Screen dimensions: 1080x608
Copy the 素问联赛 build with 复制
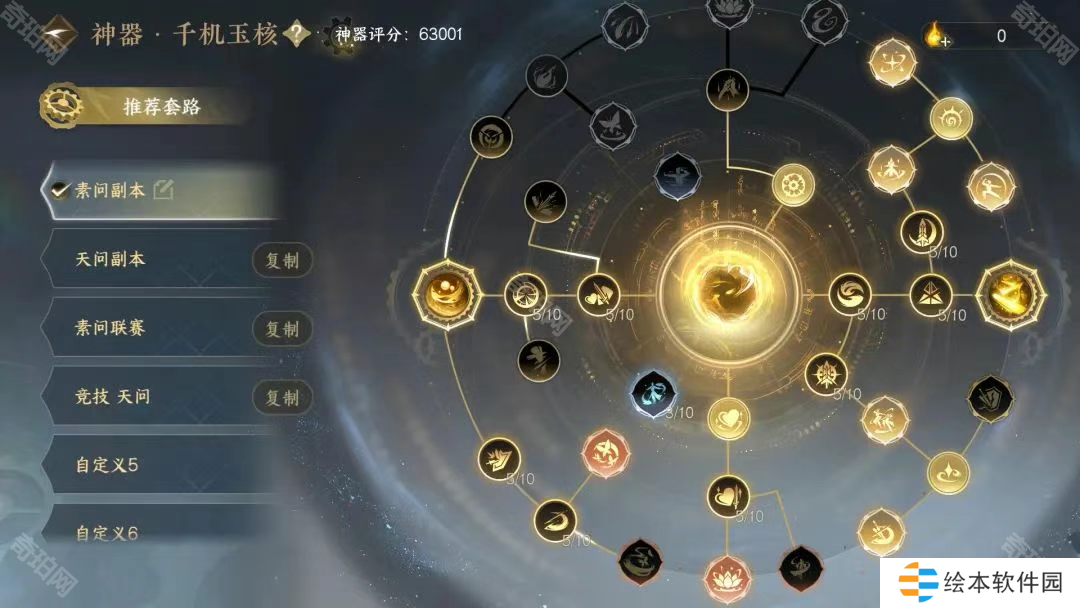282,329
